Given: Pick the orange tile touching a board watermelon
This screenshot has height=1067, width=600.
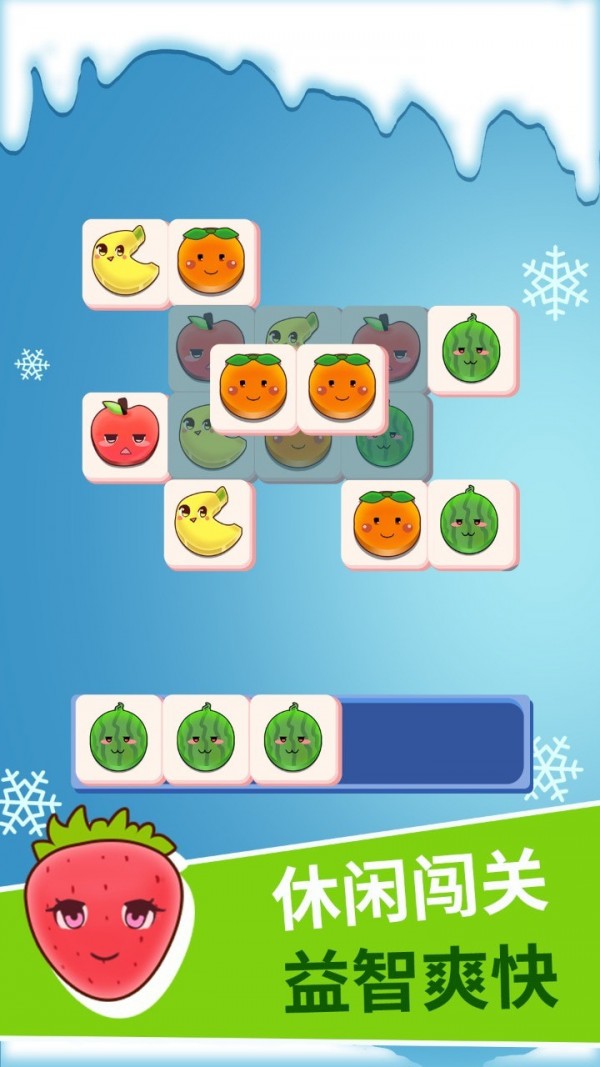Looking at the screenshot, I should pyautogui.click(x=385, y=523).
